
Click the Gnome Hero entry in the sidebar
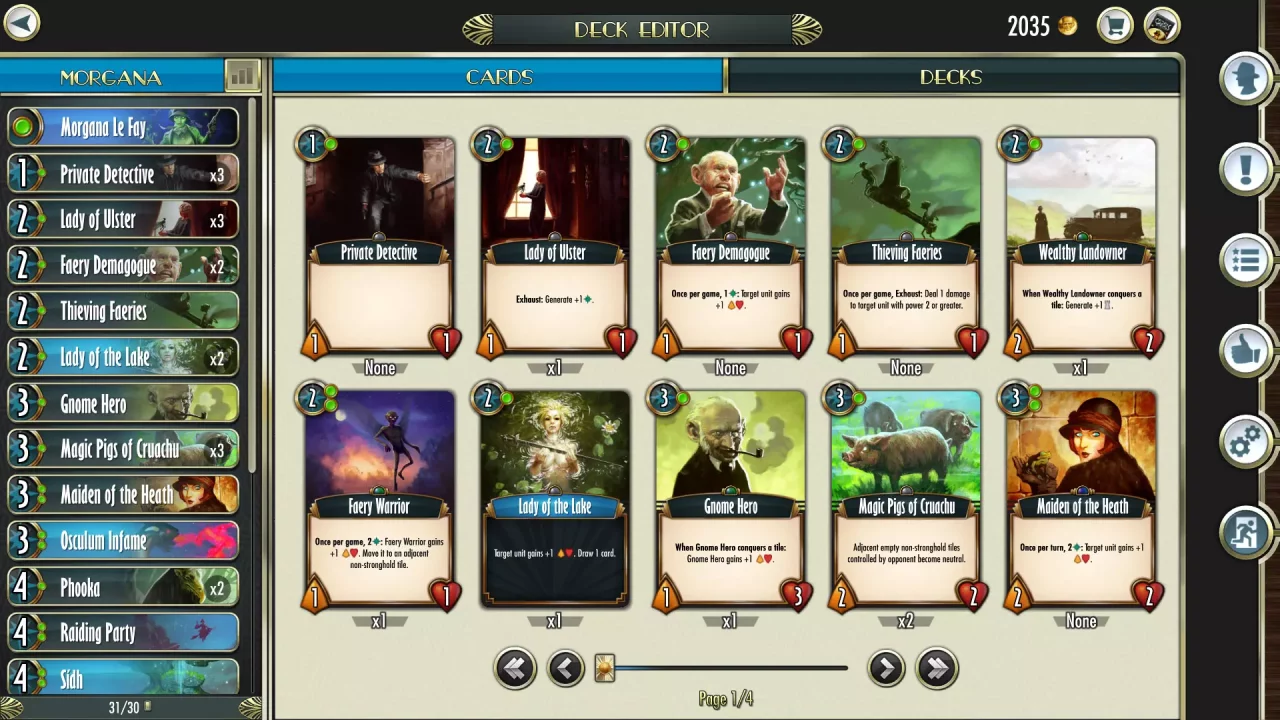click(122, 403)
